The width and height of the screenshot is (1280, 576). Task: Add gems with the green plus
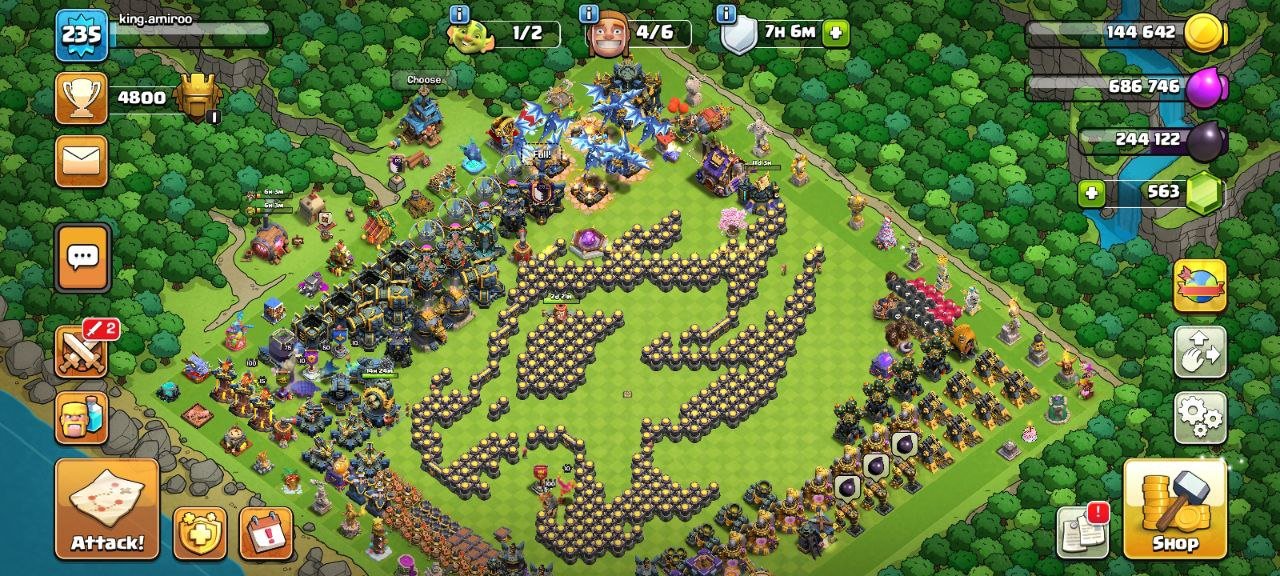pos(1092,193)
